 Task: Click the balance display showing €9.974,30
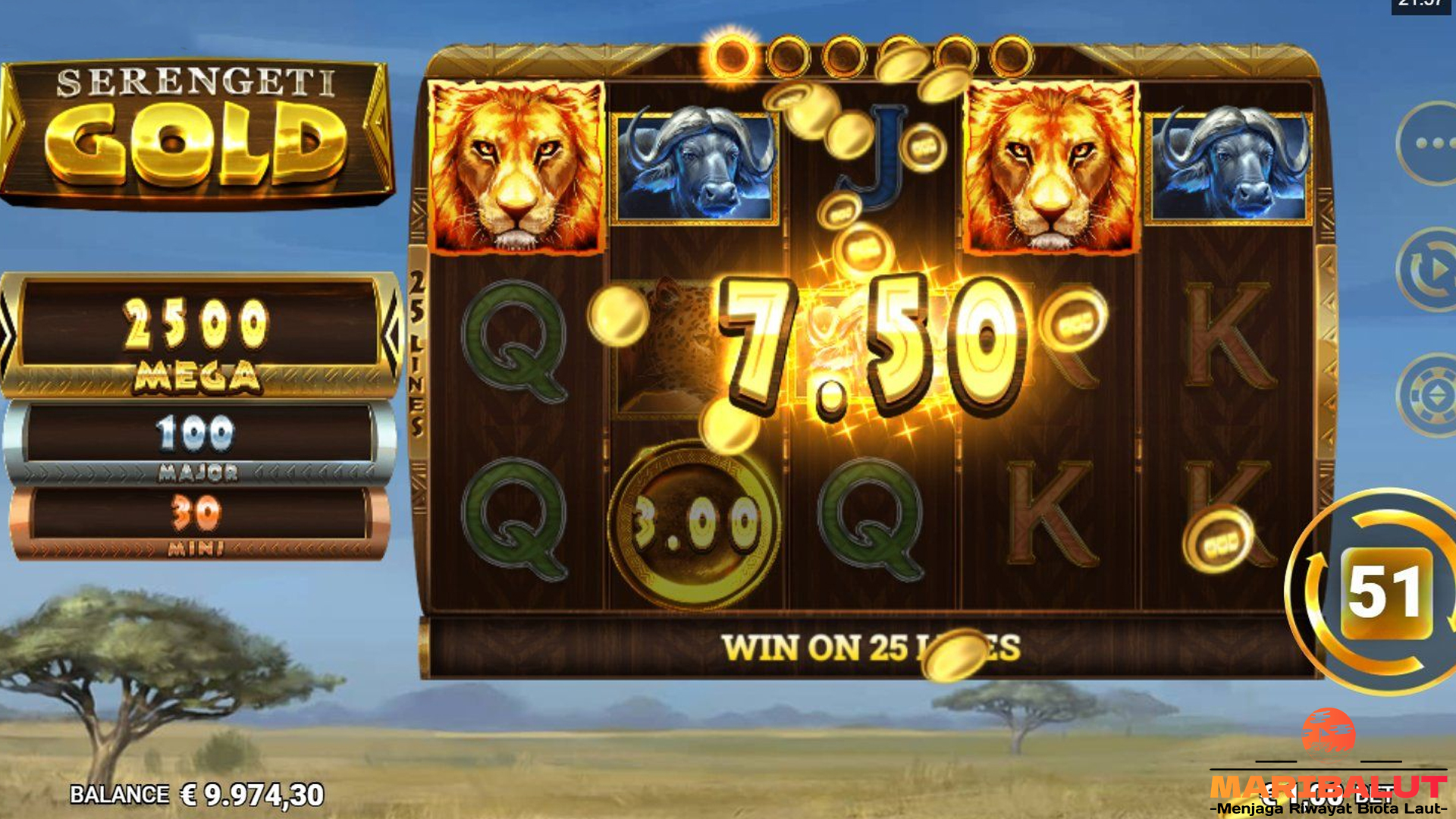pos(197,795)
